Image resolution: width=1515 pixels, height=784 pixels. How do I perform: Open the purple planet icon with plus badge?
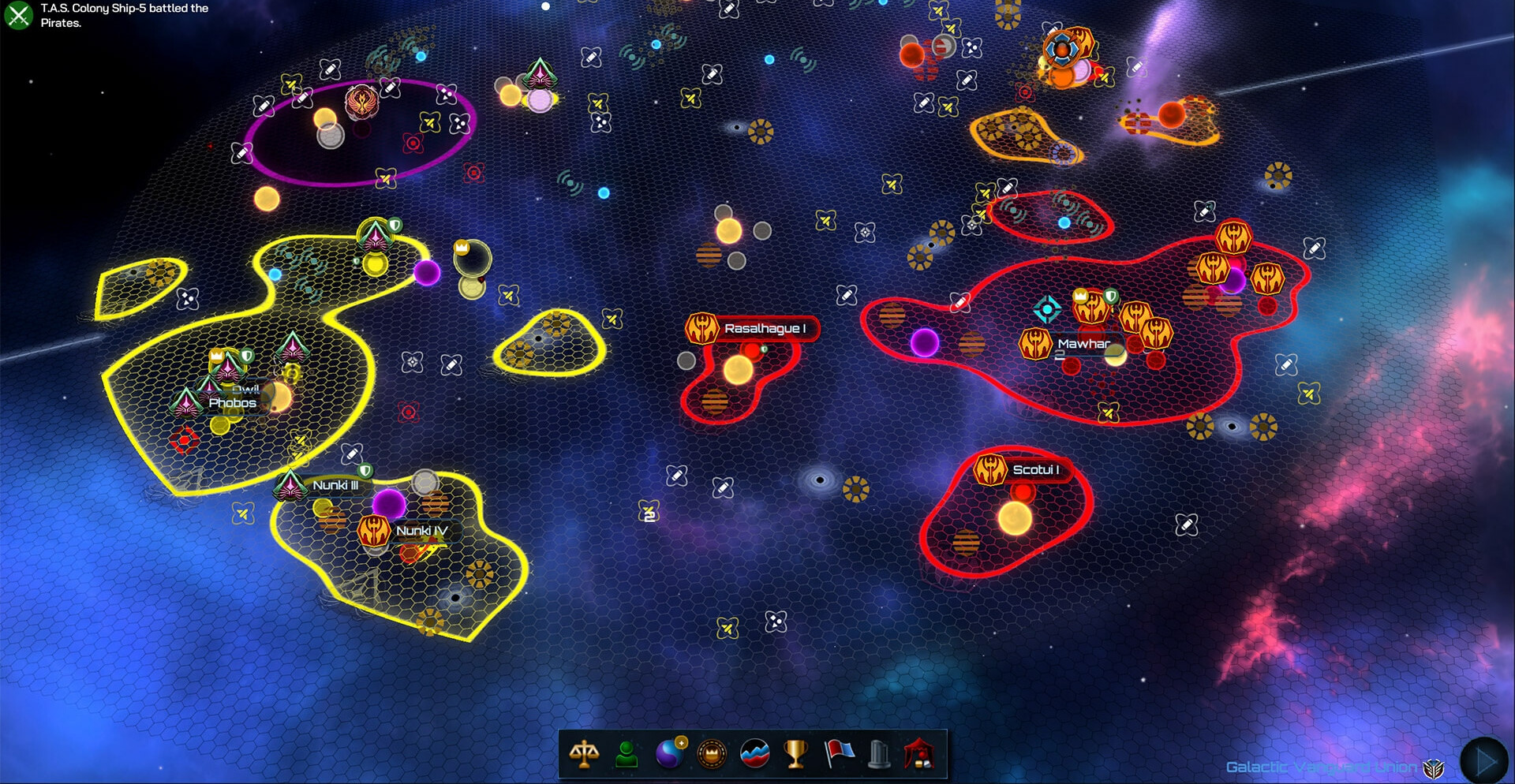[671, 753]
